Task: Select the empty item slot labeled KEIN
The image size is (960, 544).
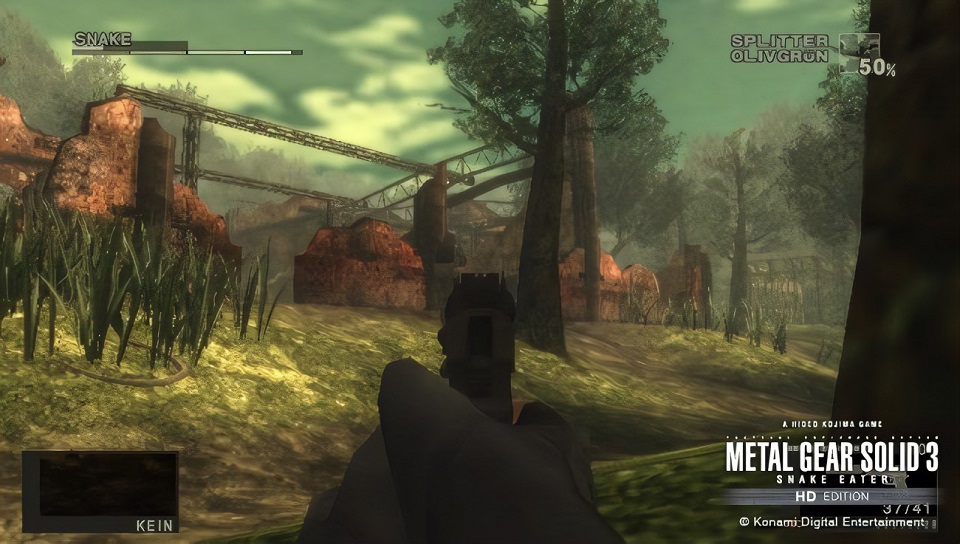Action: click(x=100, y=491)
